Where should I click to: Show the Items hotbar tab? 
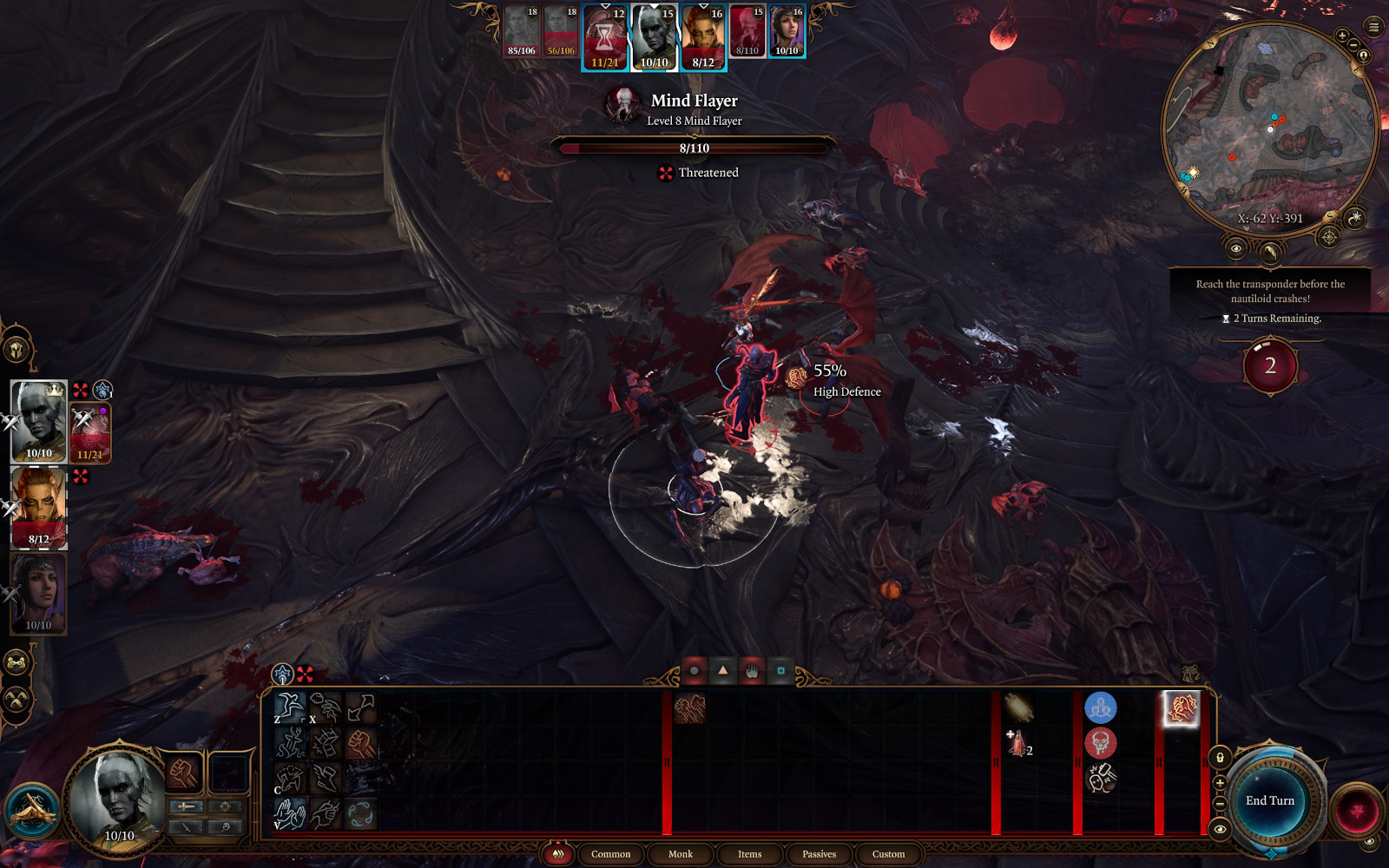[749, 854]
